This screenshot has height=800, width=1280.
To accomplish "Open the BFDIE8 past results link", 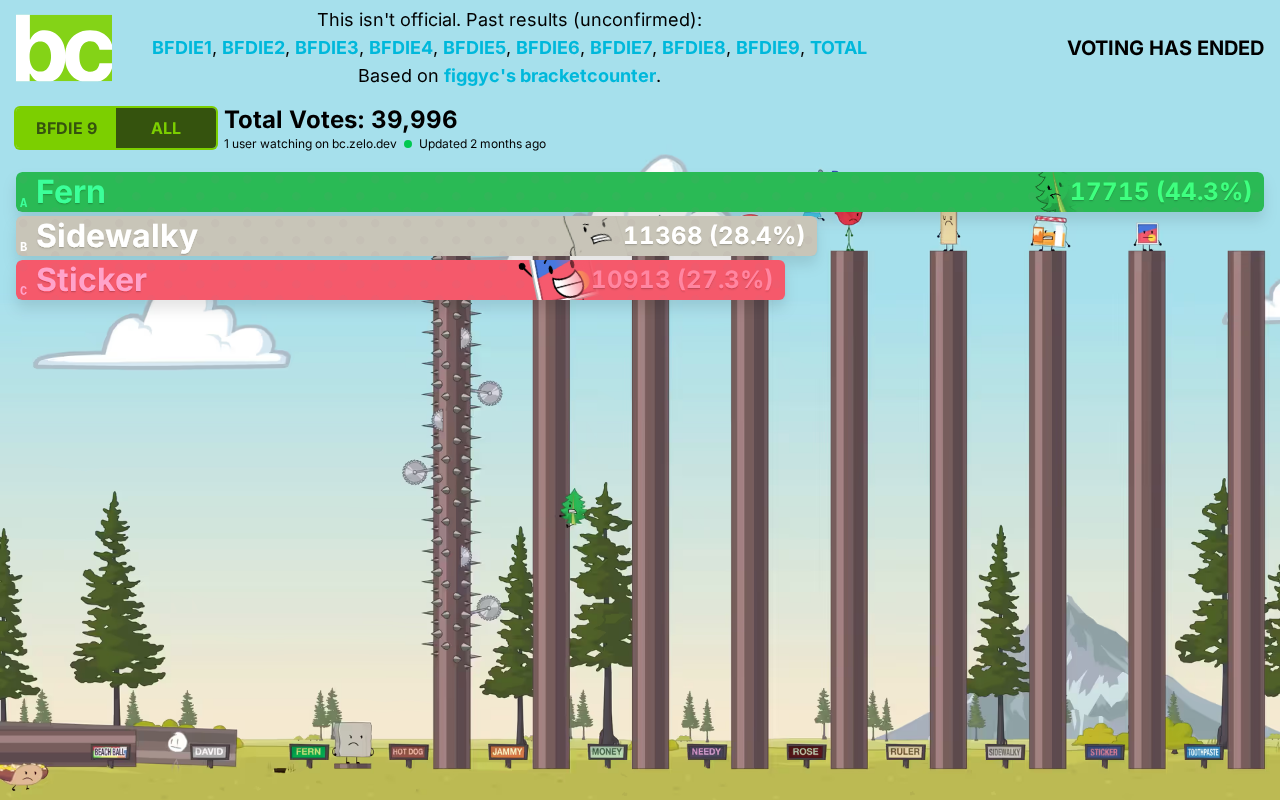I will pos(693,48).
